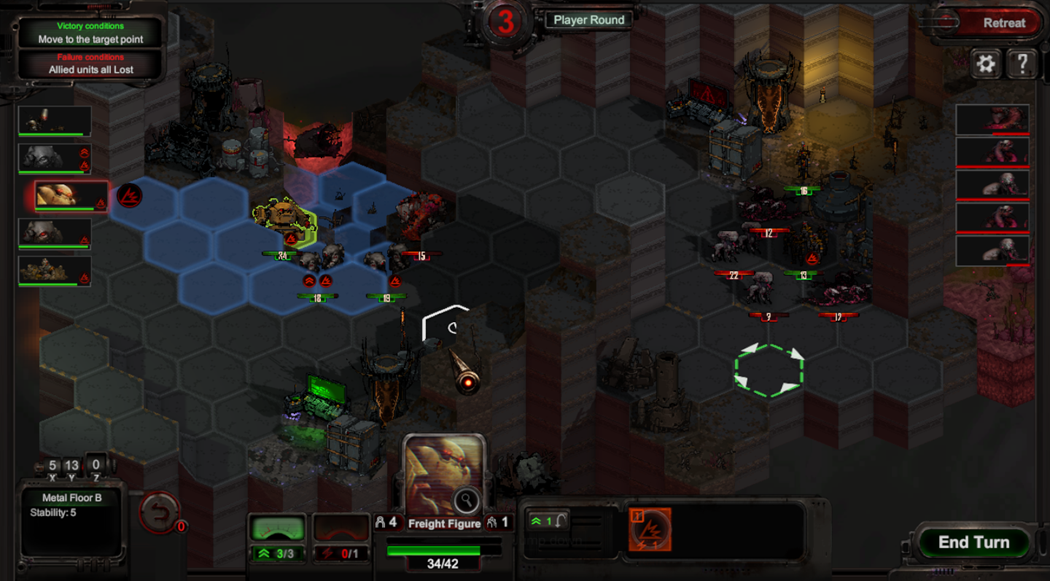Select the top allied unit with the gun
The image size is (1050, 581).
click(x=55, y=121)
